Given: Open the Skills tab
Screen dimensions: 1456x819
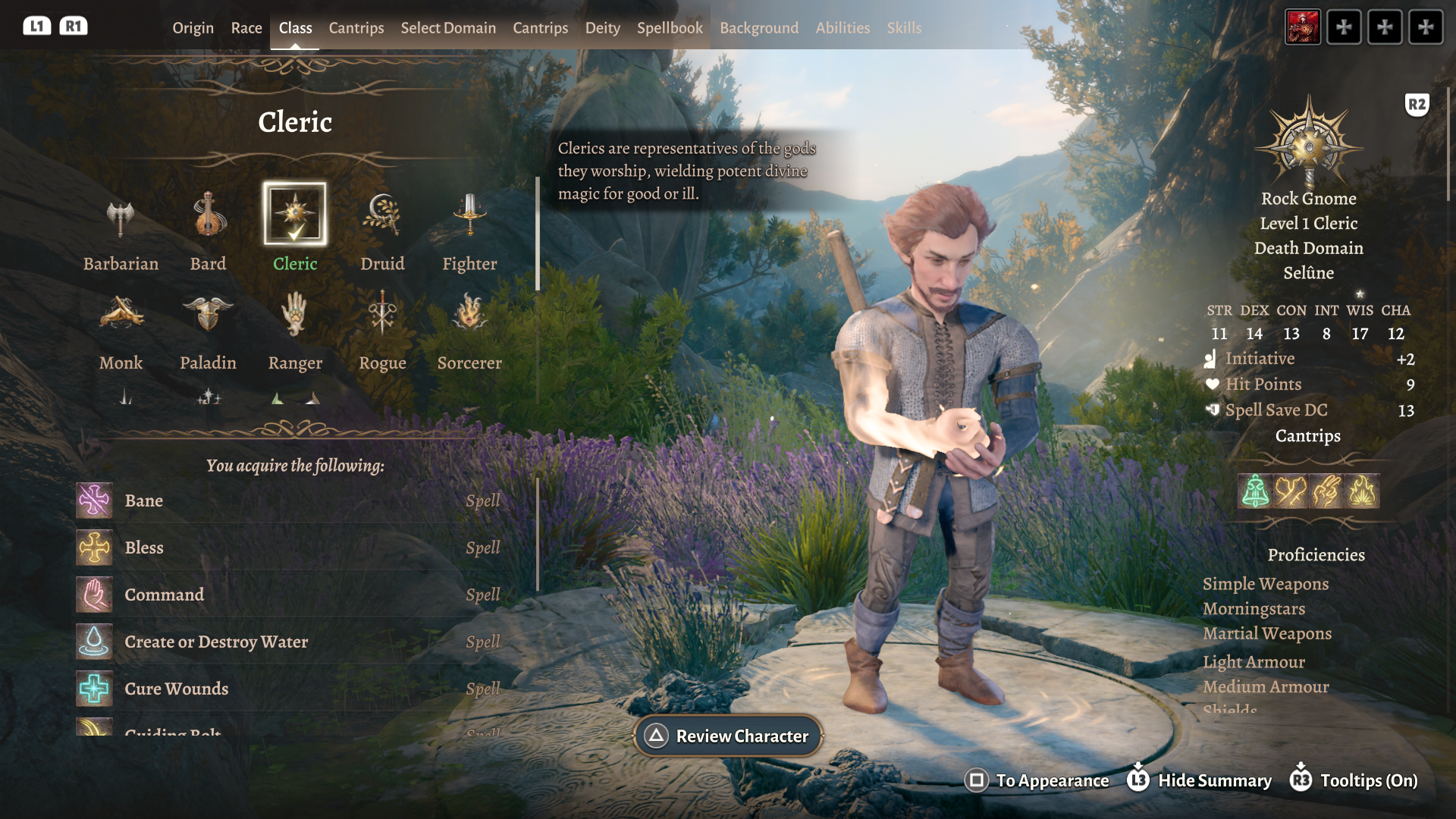Looking at the screenshot, I should [x=904, y=28].
